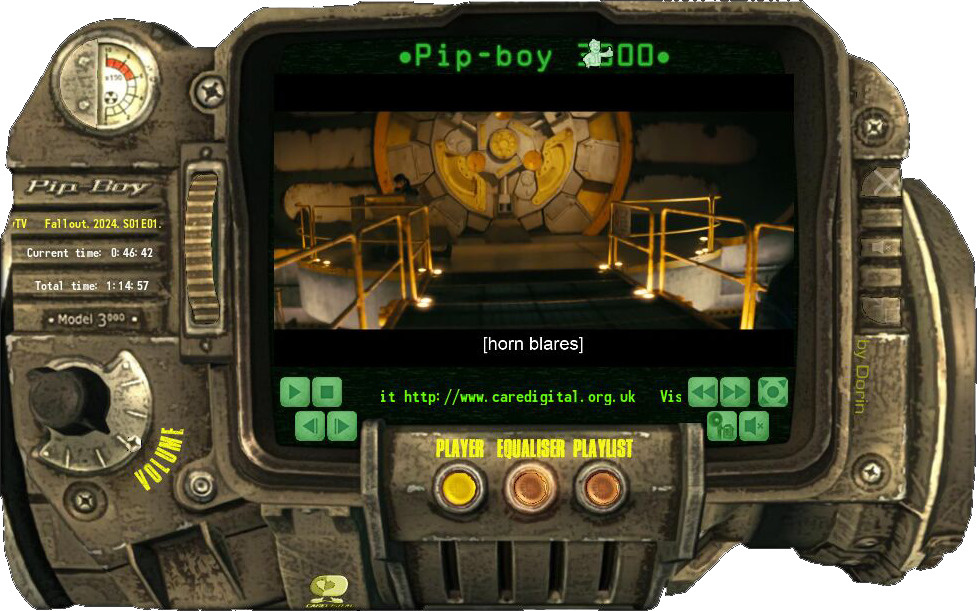The height and width of the screenshot is (611, 977).
Task: Click the CareDigital logo at the bottom
Action: (x=326, y=588)
